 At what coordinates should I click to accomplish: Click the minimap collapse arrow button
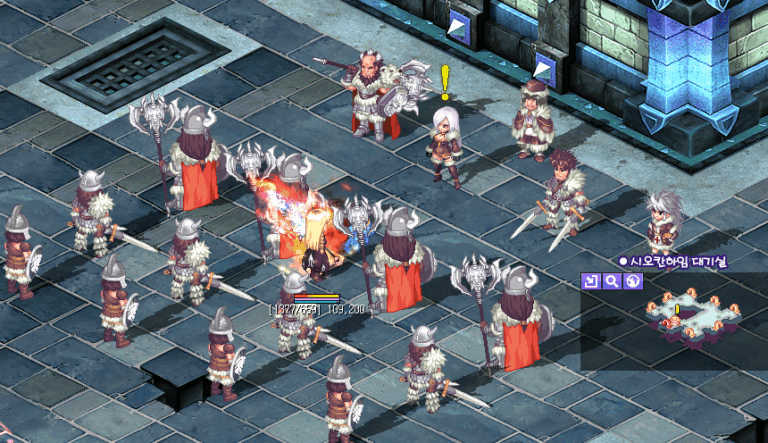(x=590, y=281)
